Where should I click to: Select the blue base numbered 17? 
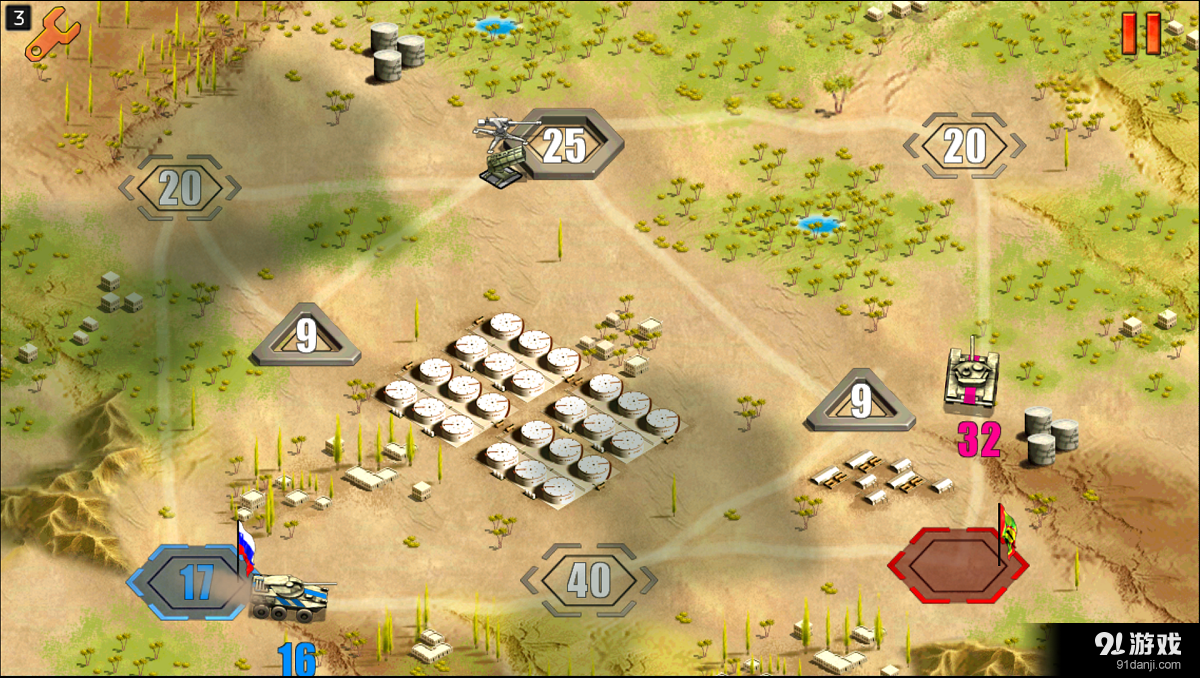194,582
